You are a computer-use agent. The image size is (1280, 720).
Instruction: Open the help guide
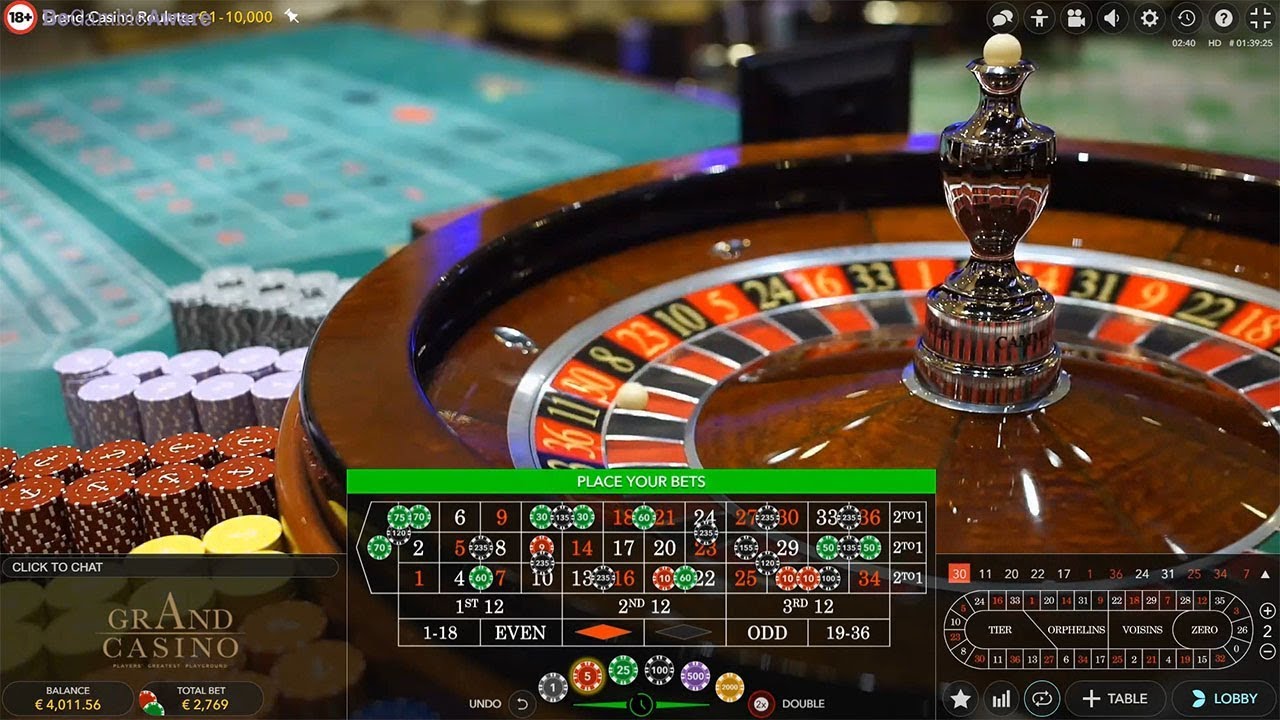(x=1224, y=18)
